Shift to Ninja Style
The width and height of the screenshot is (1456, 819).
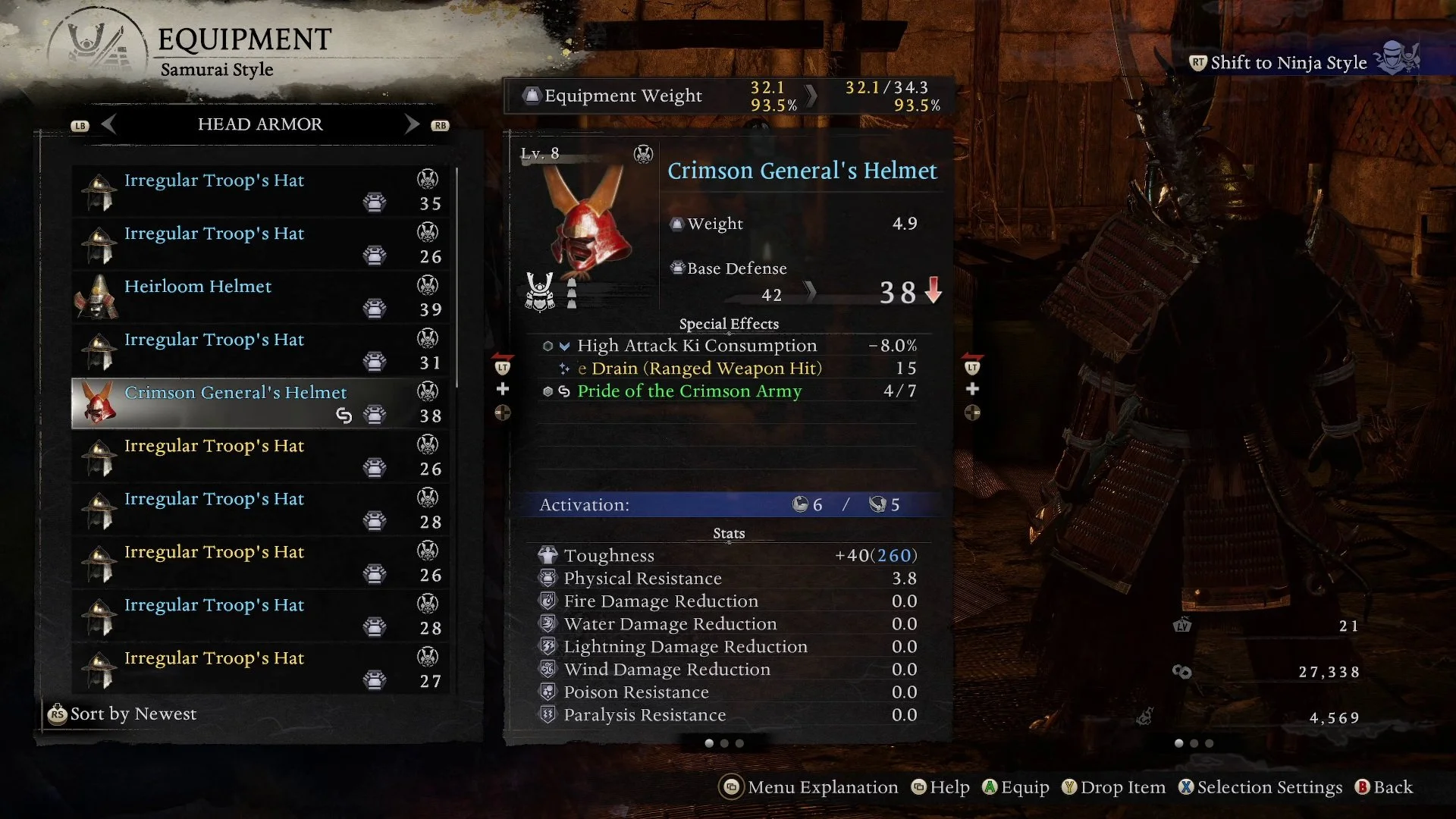pyautogui.click(x=1288, y=63)
